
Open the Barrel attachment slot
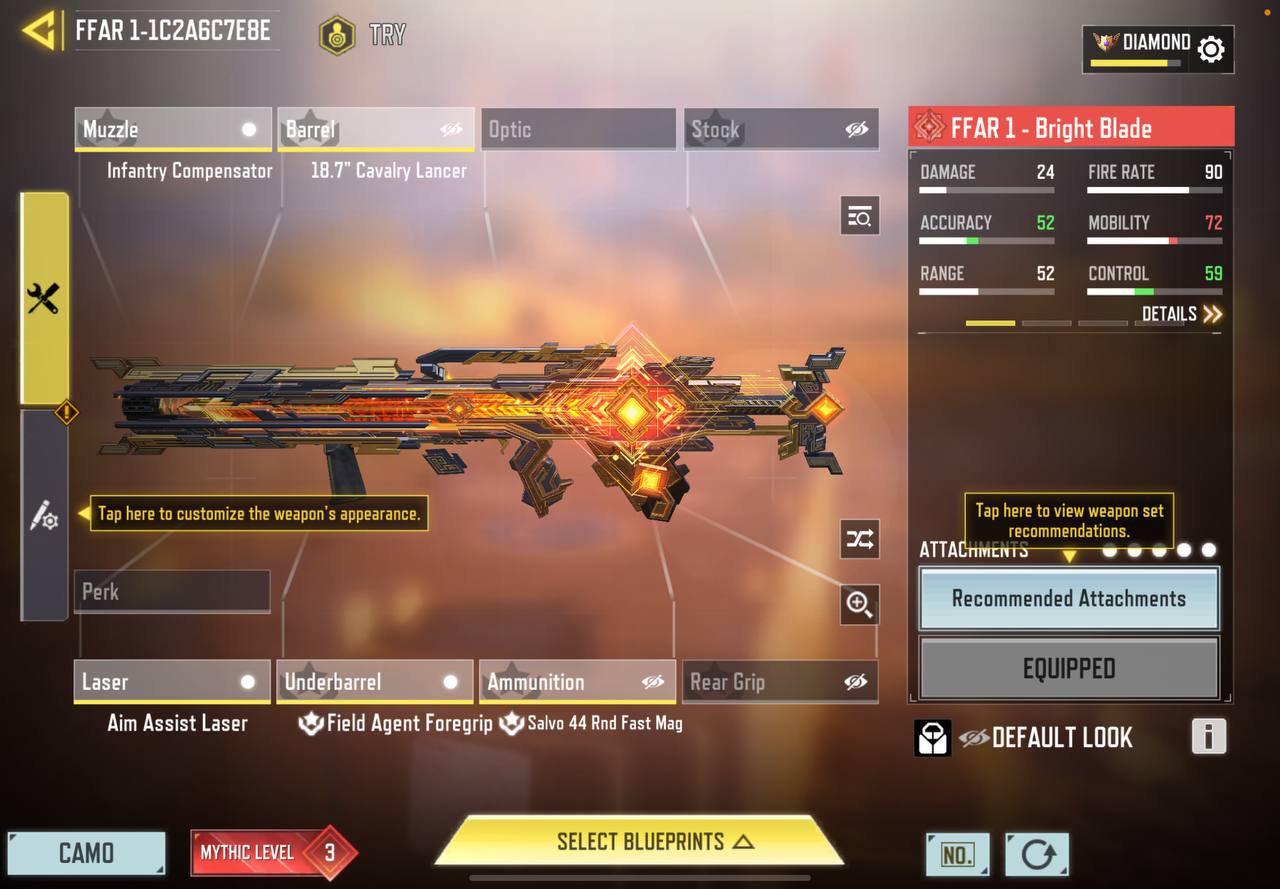[x=375, y=129]
